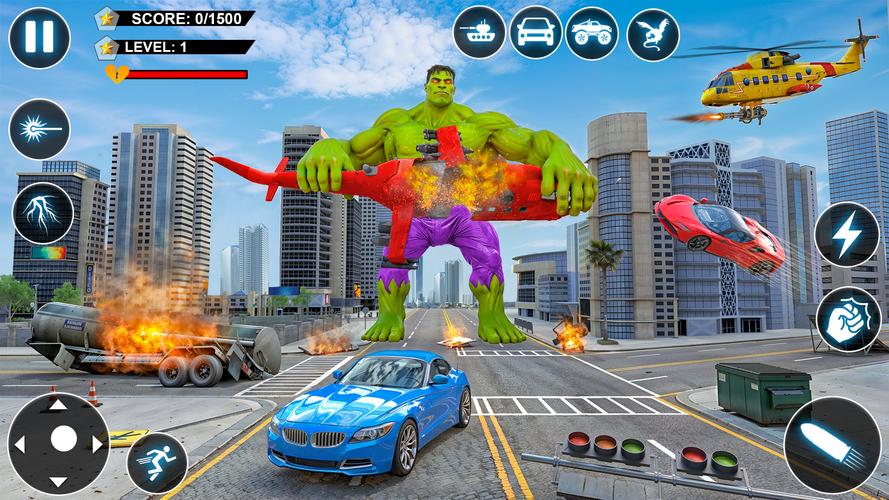
Task: Switch to tank transformation
Action: click(479, 32)
